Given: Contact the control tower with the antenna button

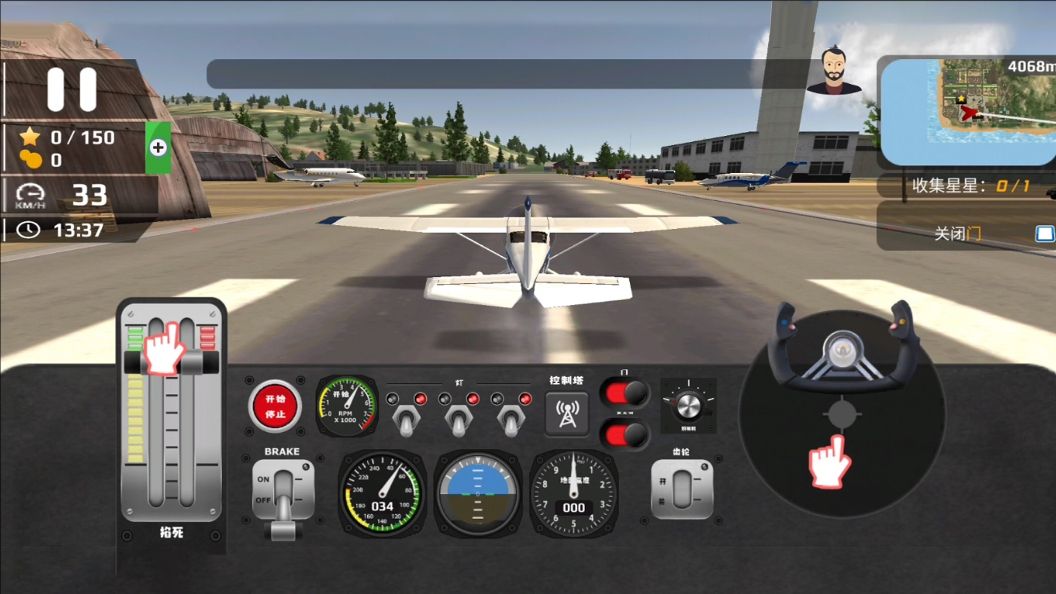Looking at the screenshot, I should [567, 414].
